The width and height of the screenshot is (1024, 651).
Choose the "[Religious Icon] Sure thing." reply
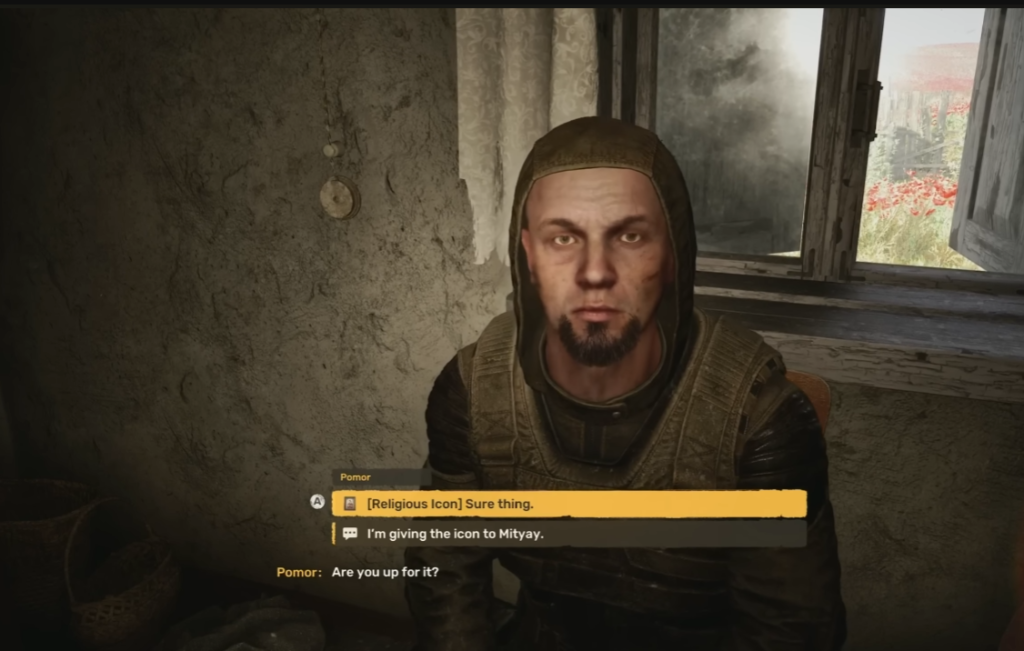tap(568, 503)
